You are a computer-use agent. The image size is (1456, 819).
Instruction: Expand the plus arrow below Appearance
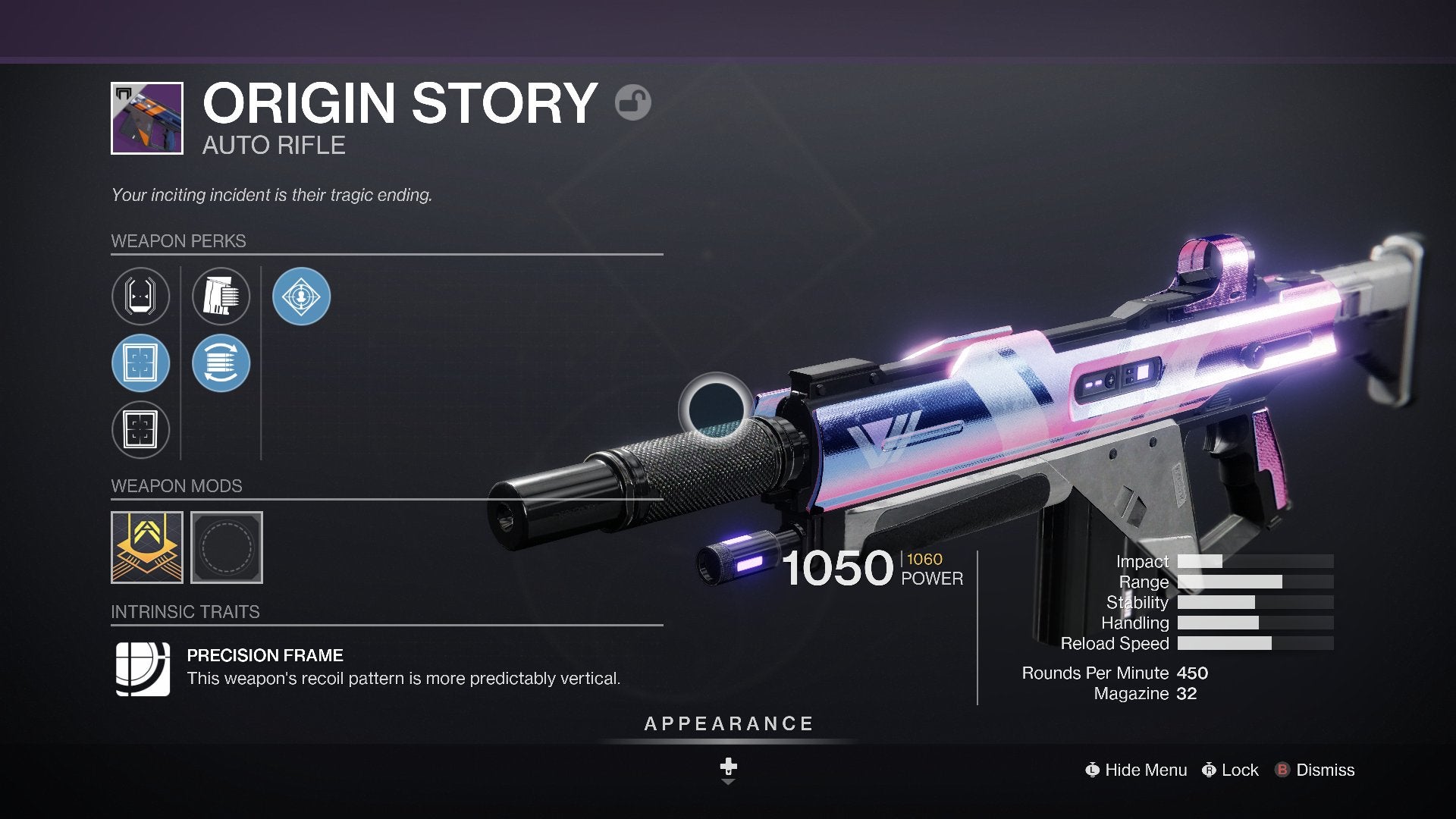pyautogui.click(x=728, y=770)
